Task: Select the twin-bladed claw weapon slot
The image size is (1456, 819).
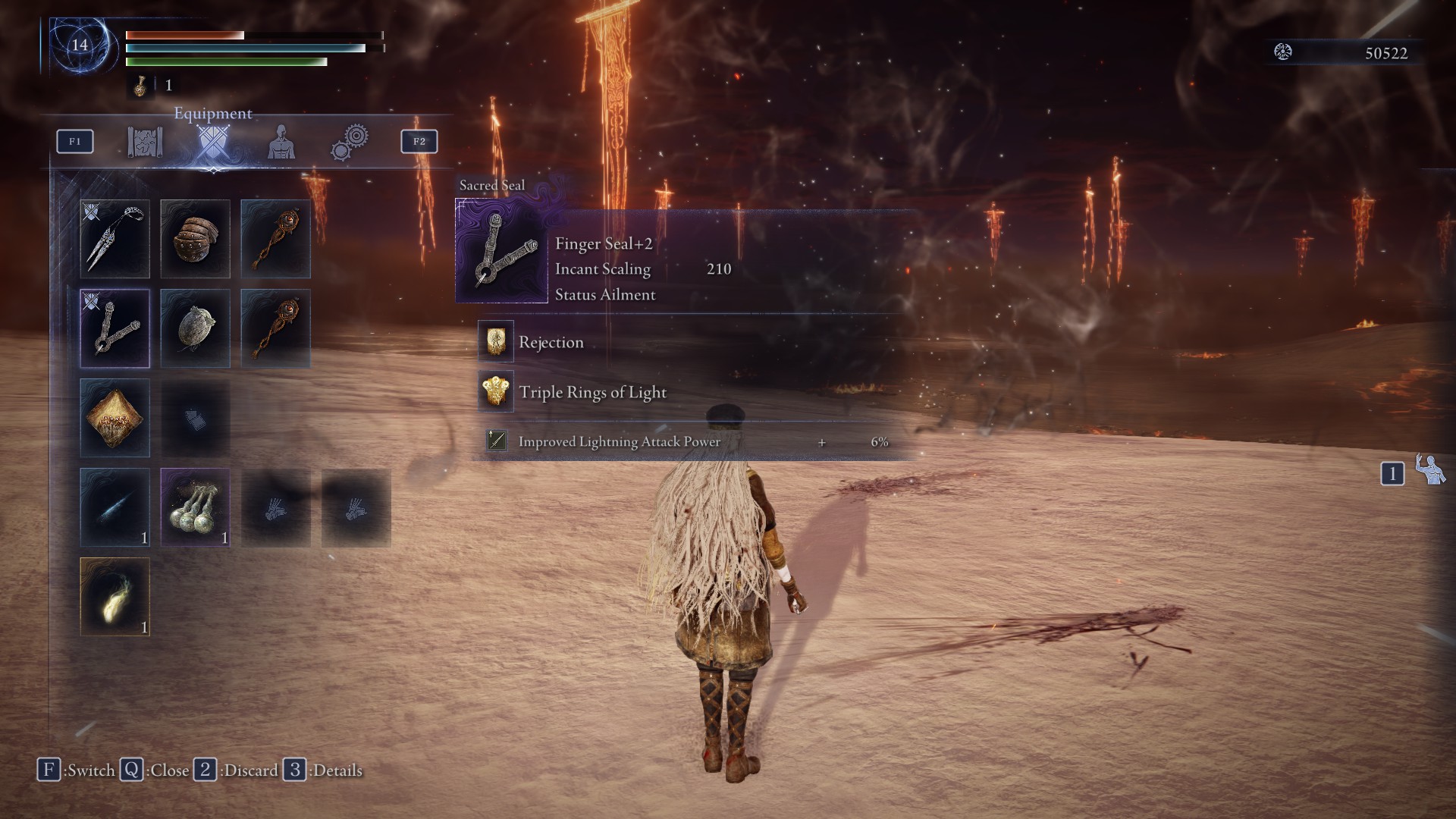Action: (115, 239)
